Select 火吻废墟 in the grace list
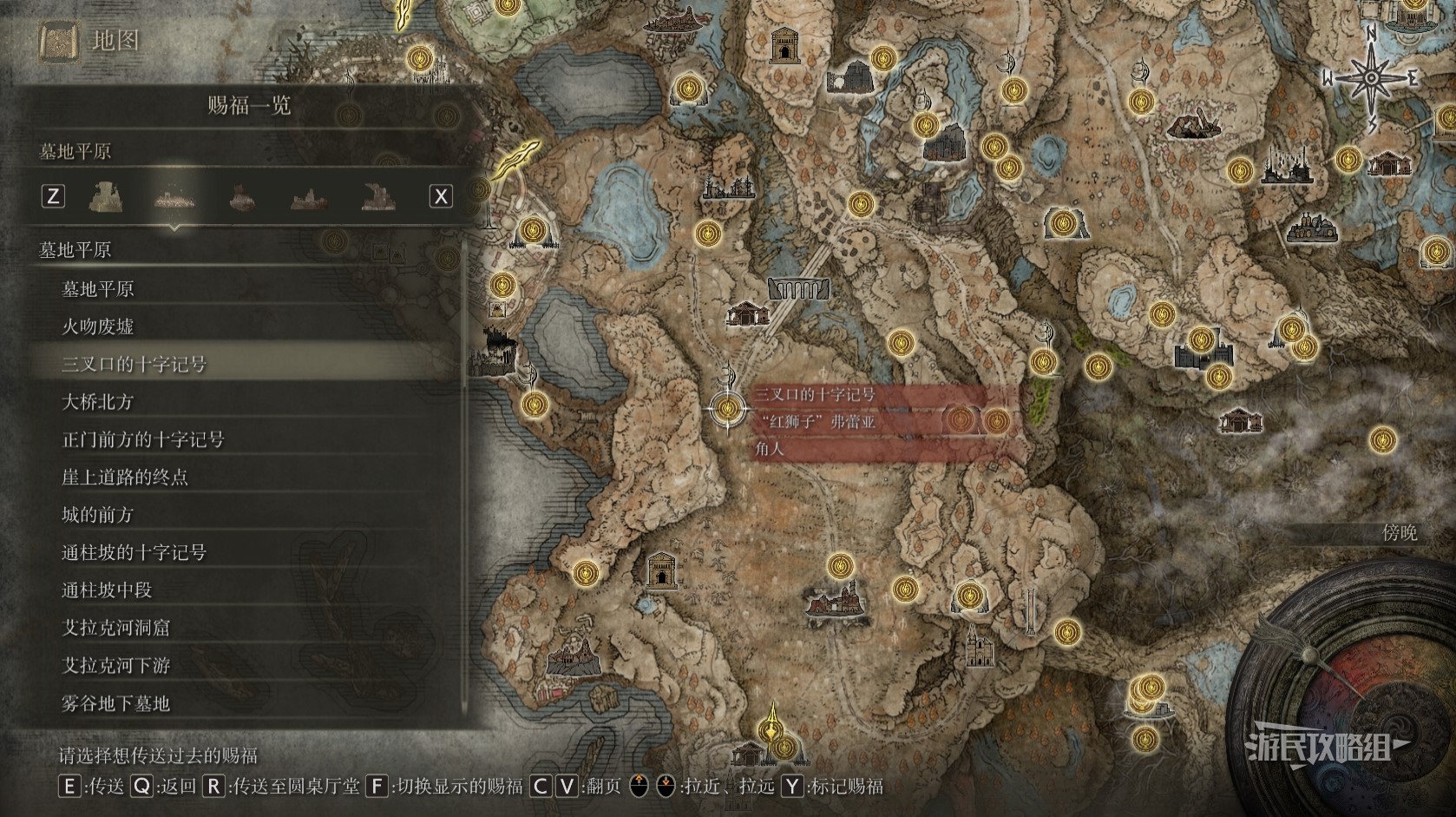The height and width of the screenshot is (817, 1456). point(98,326)
